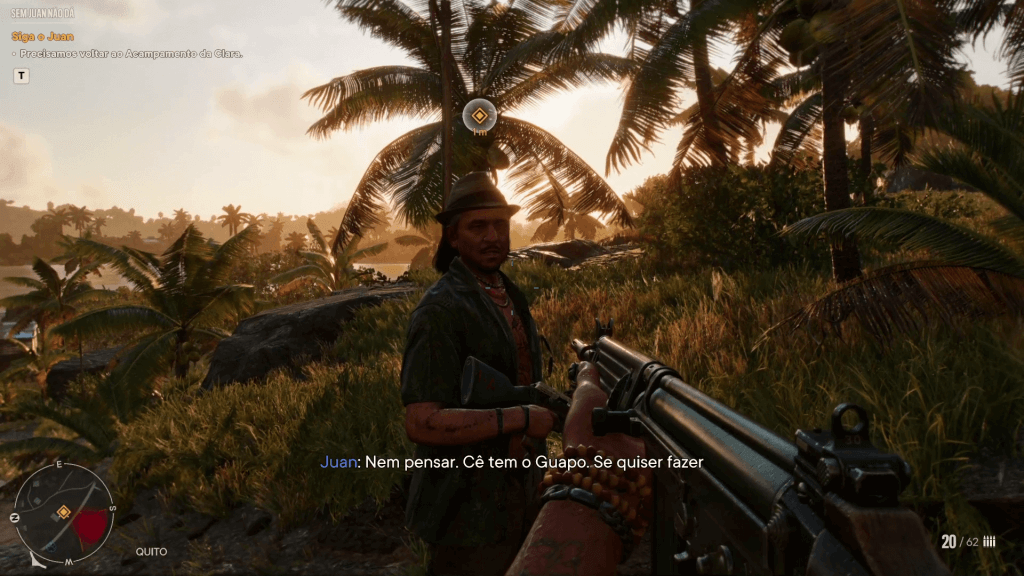Click the objective waypoint marker above Juan

click(x=480, y=115)
